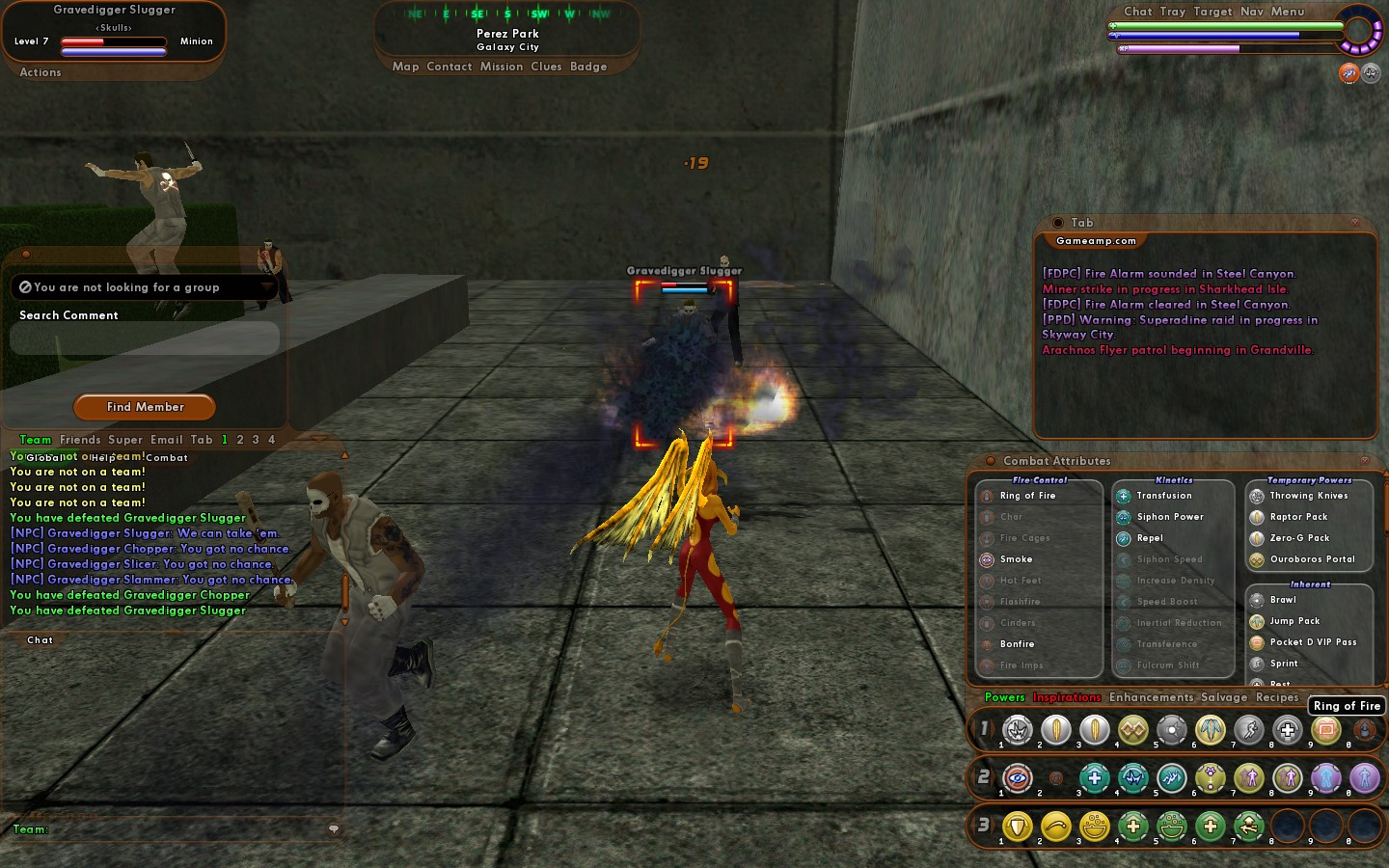
Task: Open the Map from the navigation bar
Action: tap(405, 67)
